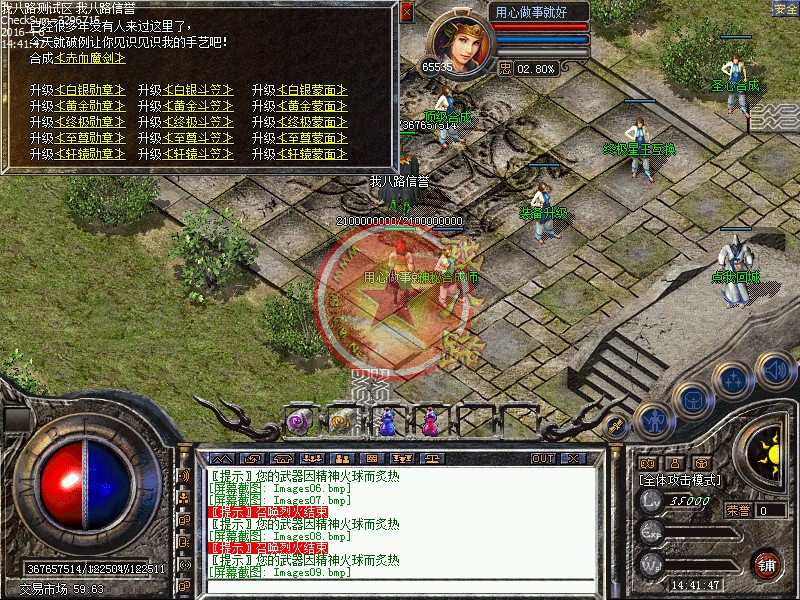Pick upgrade 至尊勋章 option
The width and height of the screenshot is (800, 600).
(91, 138)
